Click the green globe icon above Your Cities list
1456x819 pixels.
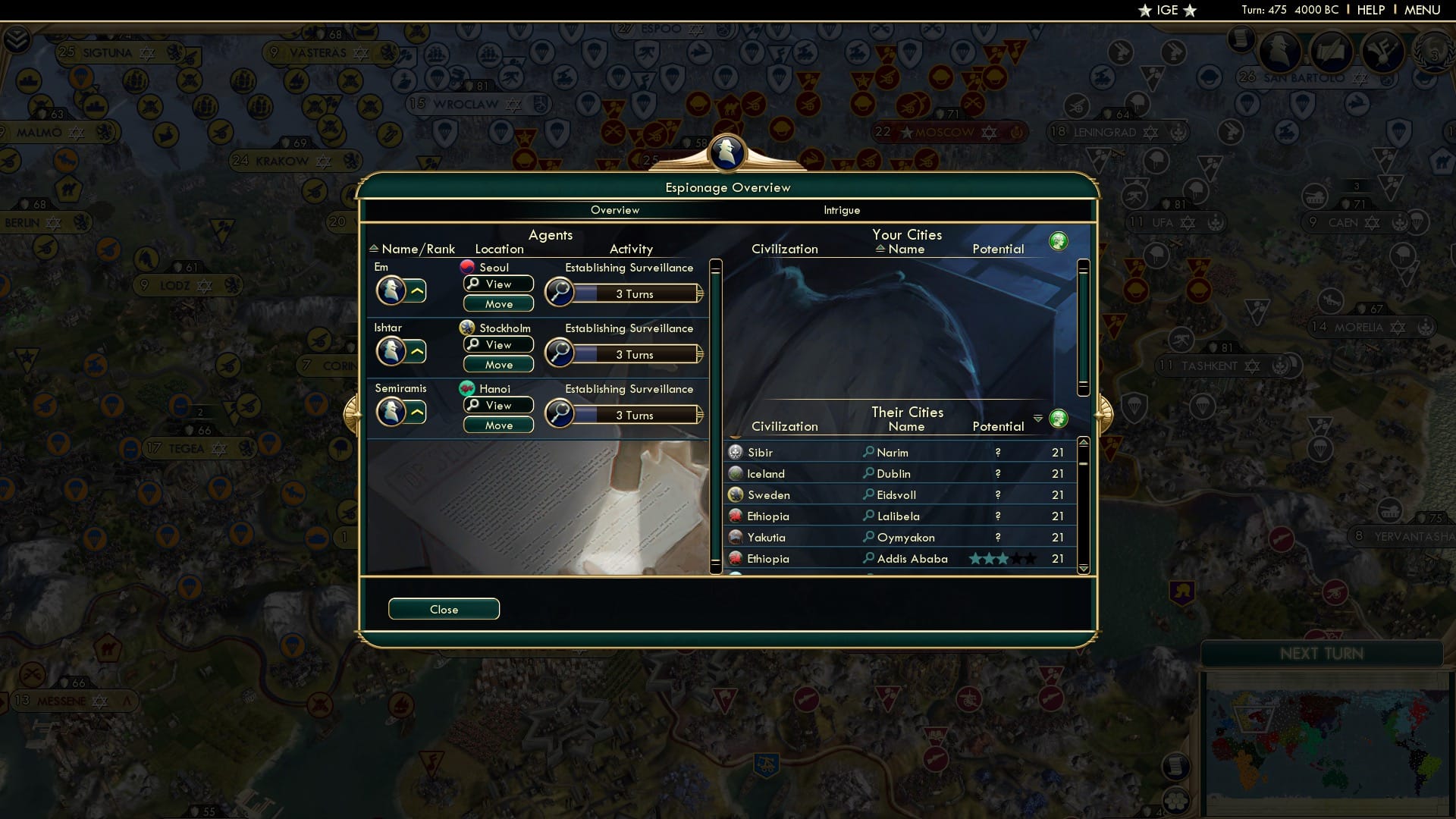pyautogui.click(x=1059, y=240)
